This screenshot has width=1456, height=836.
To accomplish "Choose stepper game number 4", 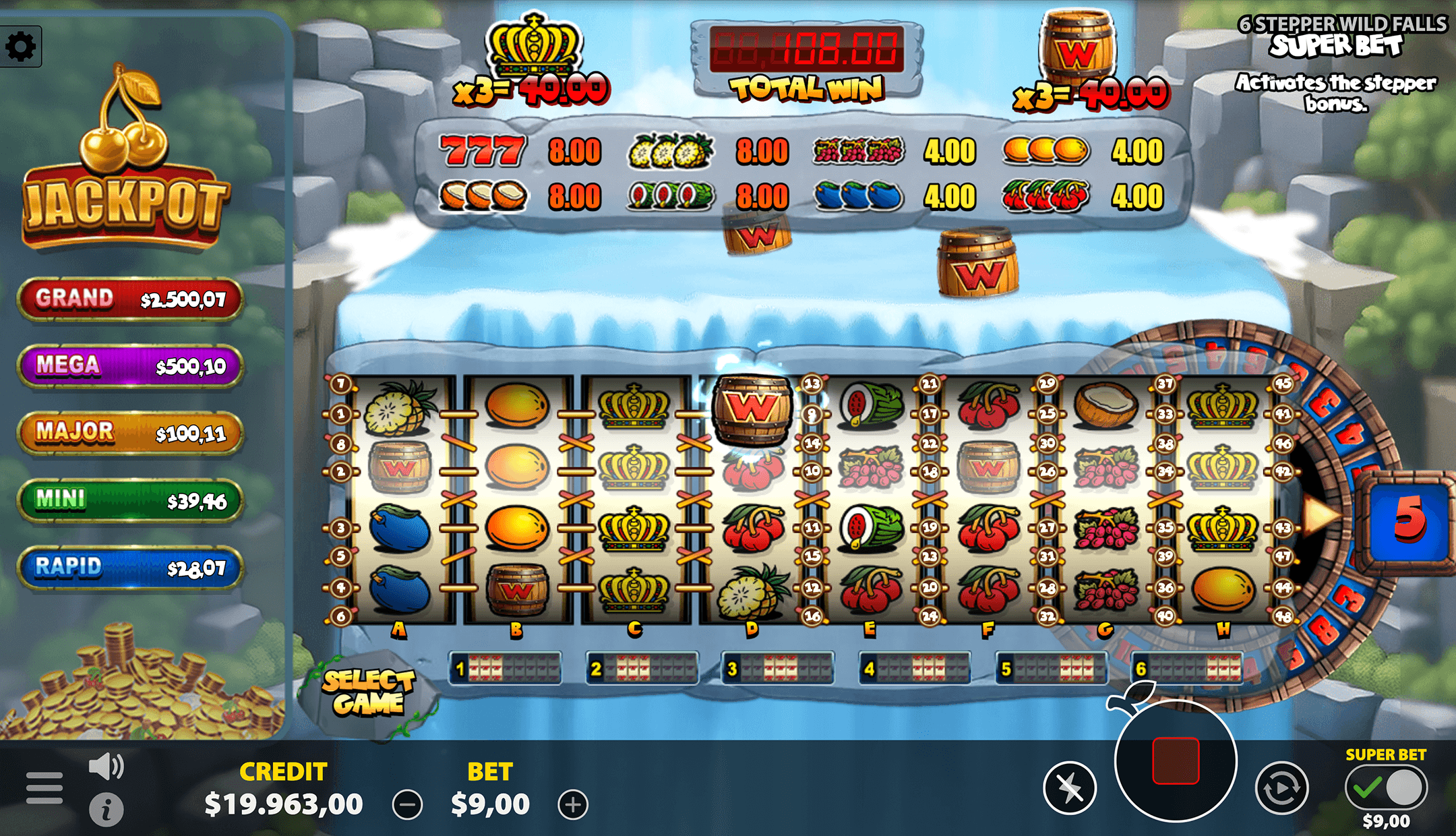I will (915, 669).
